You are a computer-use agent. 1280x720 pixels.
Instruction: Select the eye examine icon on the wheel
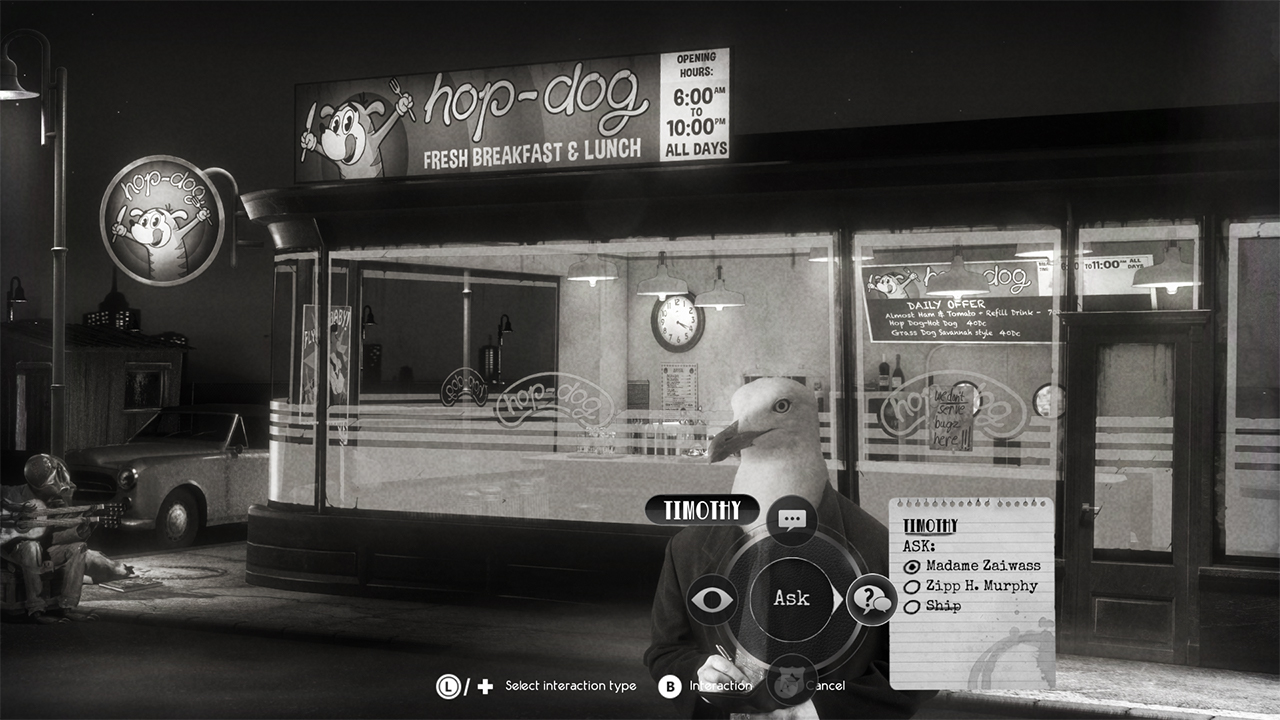[710, 598]
